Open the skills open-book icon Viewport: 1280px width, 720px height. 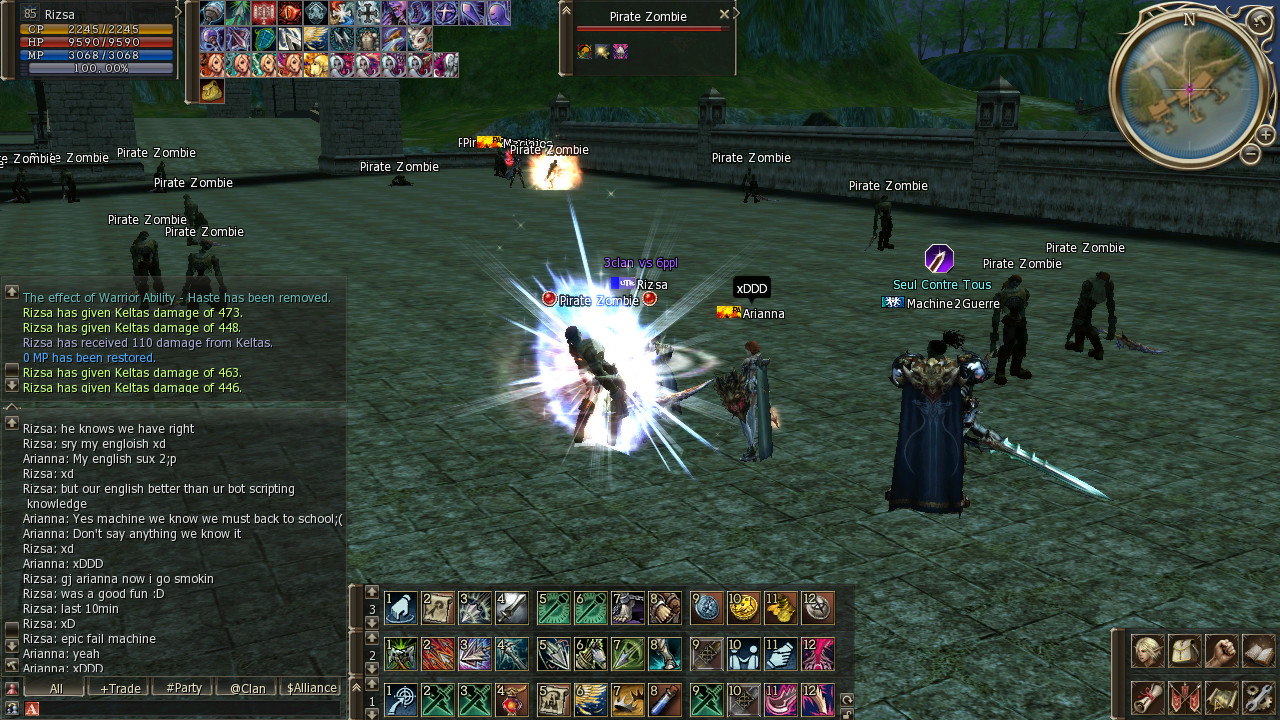point(1258,651)
